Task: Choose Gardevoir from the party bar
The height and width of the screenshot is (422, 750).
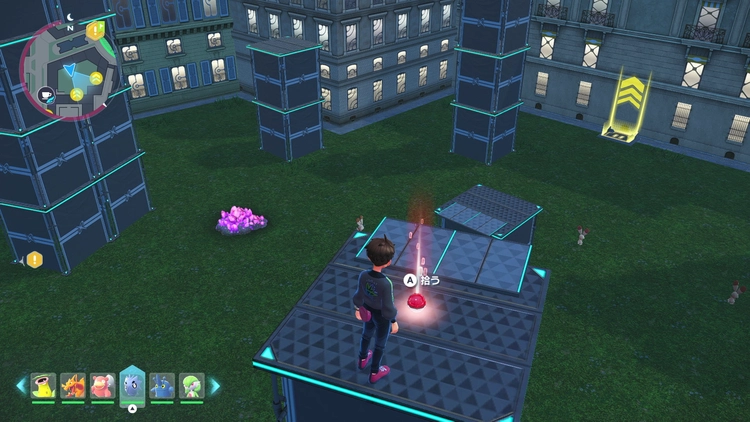Action: click(x=191, y=385)
